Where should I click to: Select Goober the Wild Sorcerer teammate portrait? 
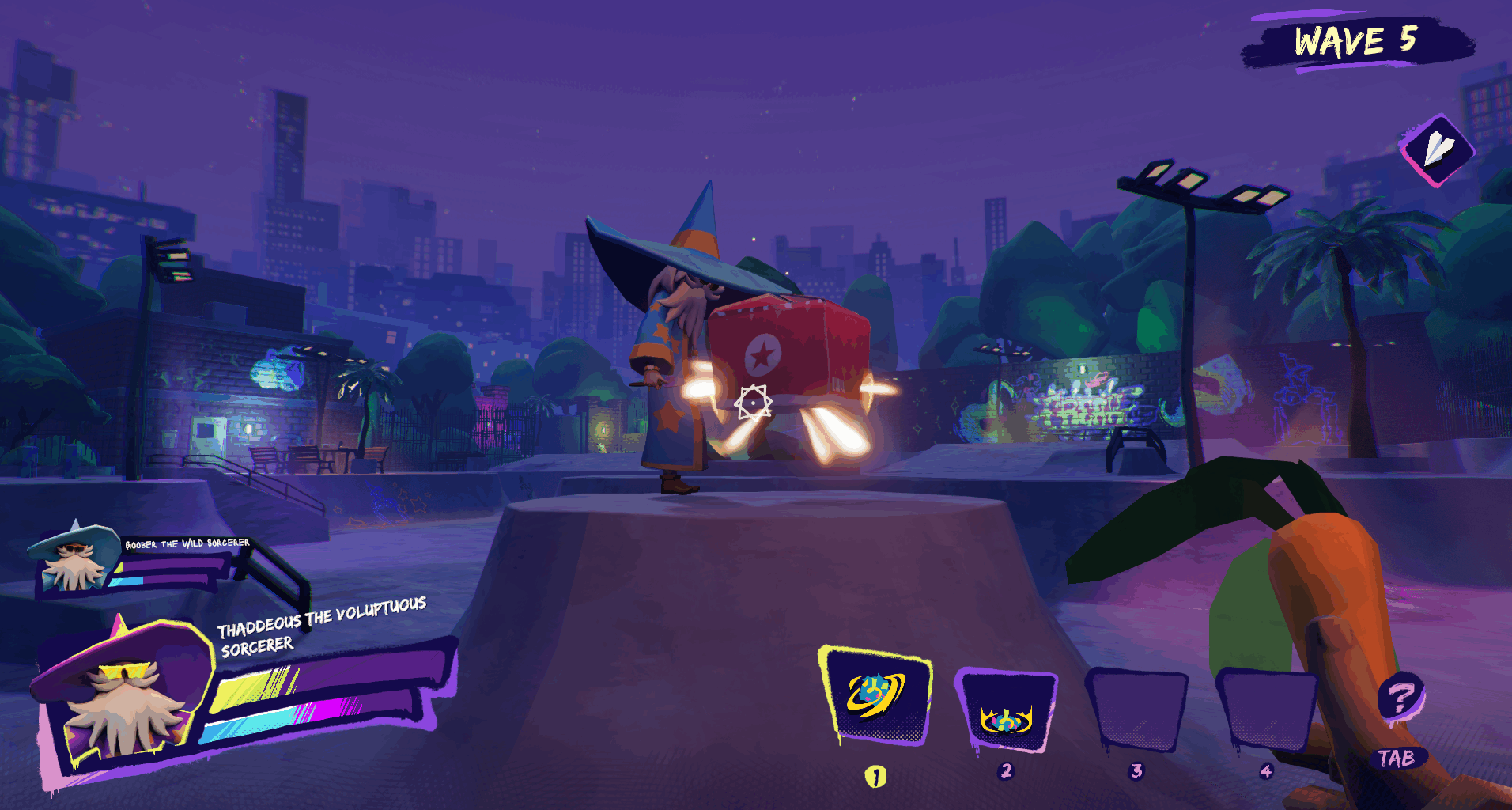click(x=74, y=557)
